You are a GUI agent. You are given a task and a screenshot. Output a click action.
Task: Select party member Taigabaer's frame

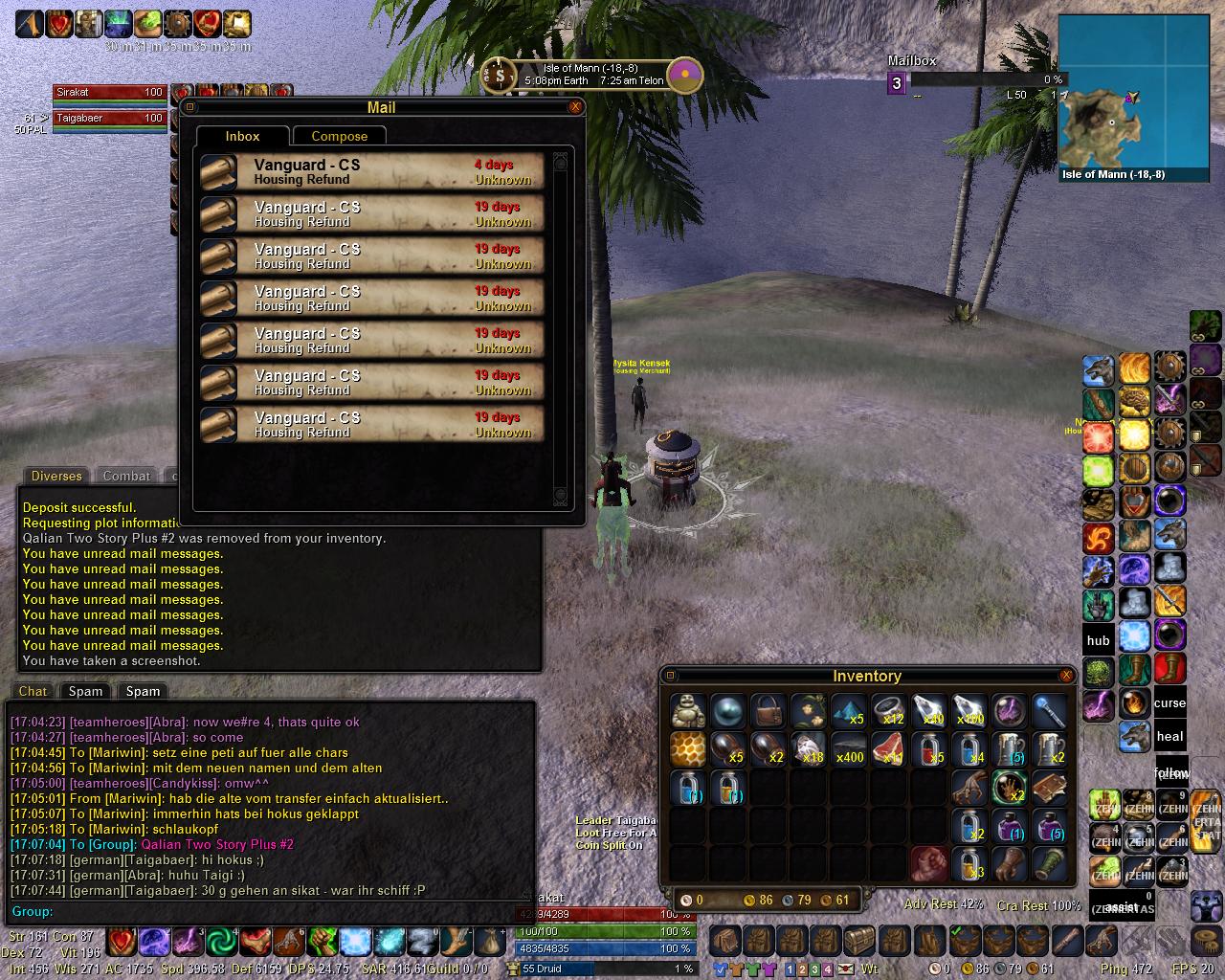coord(109,118)
